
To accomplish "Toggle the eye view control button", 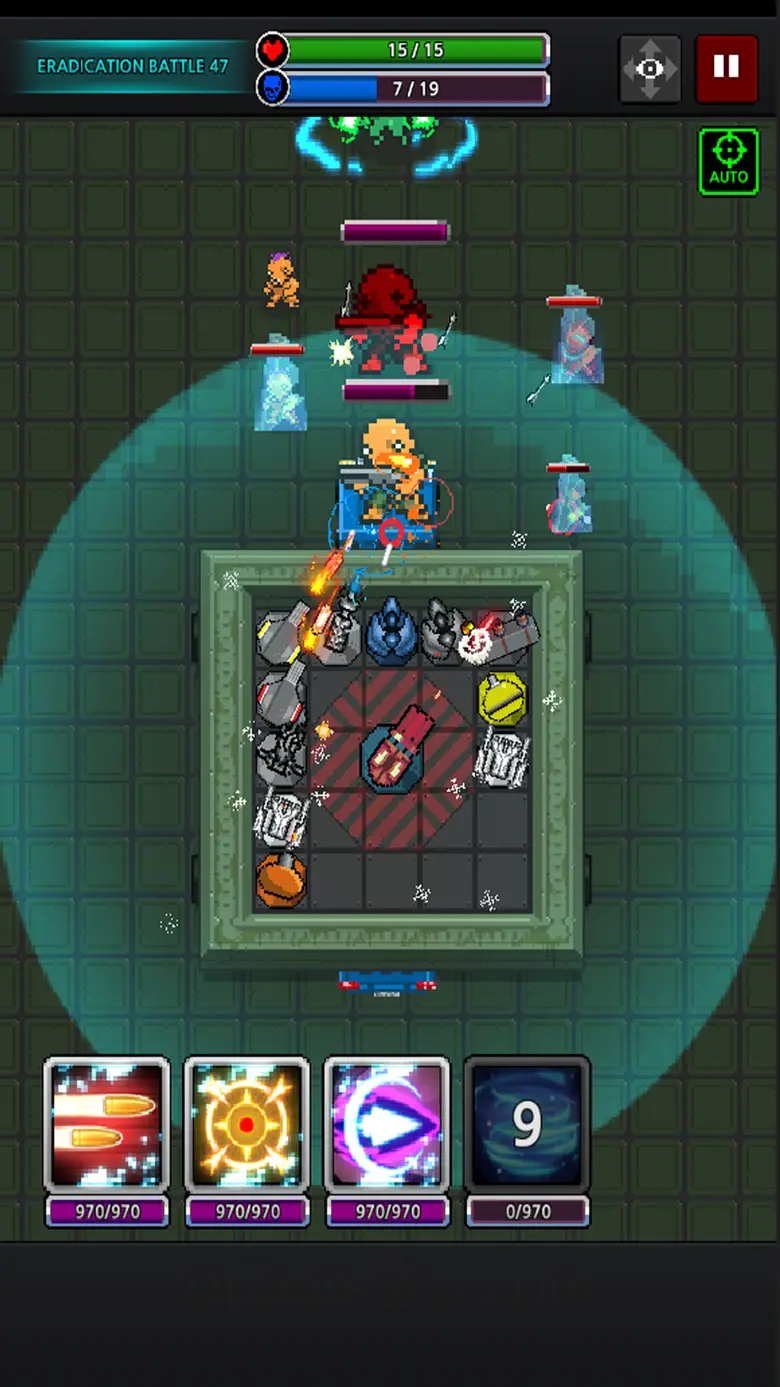I will pyautogui.click(x=650, y=68).
